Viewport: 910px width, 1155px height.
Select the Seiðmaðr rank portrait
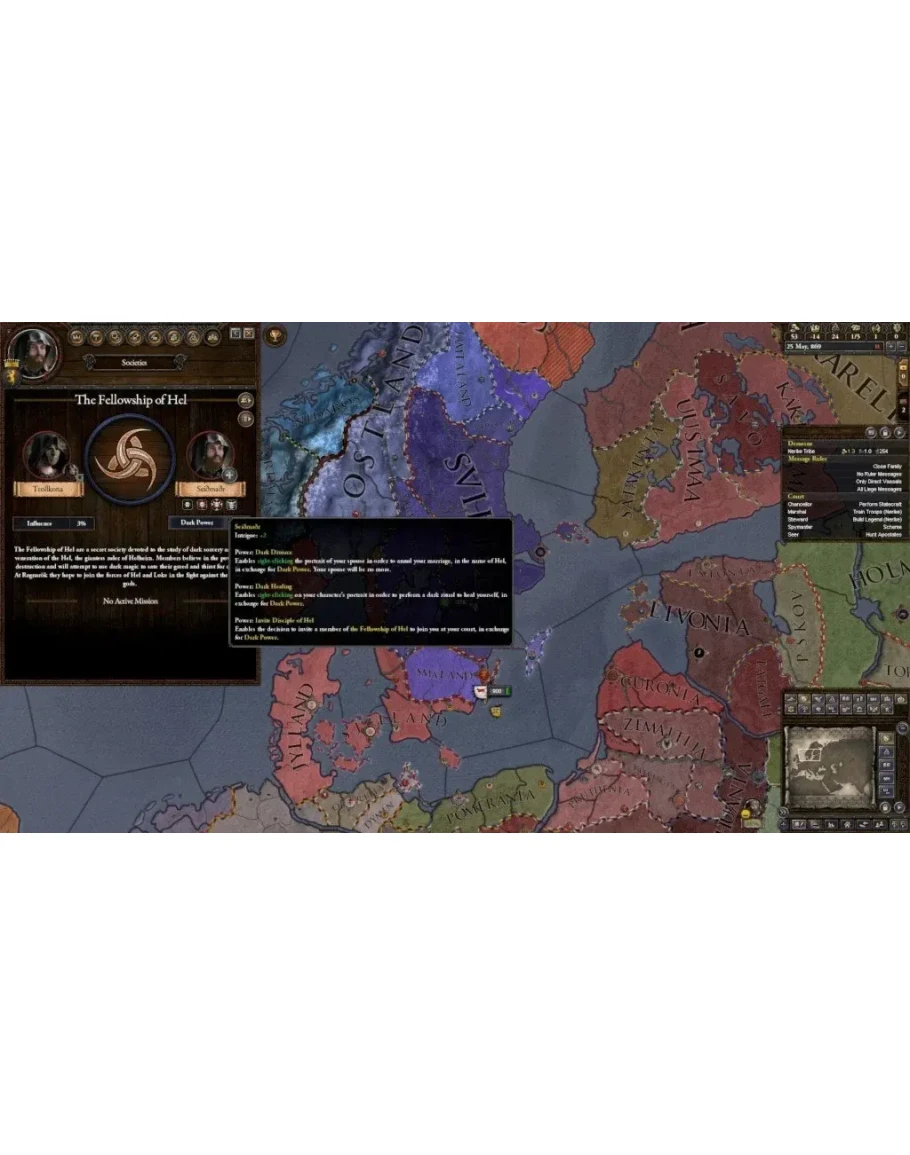[x=209, y=456]
